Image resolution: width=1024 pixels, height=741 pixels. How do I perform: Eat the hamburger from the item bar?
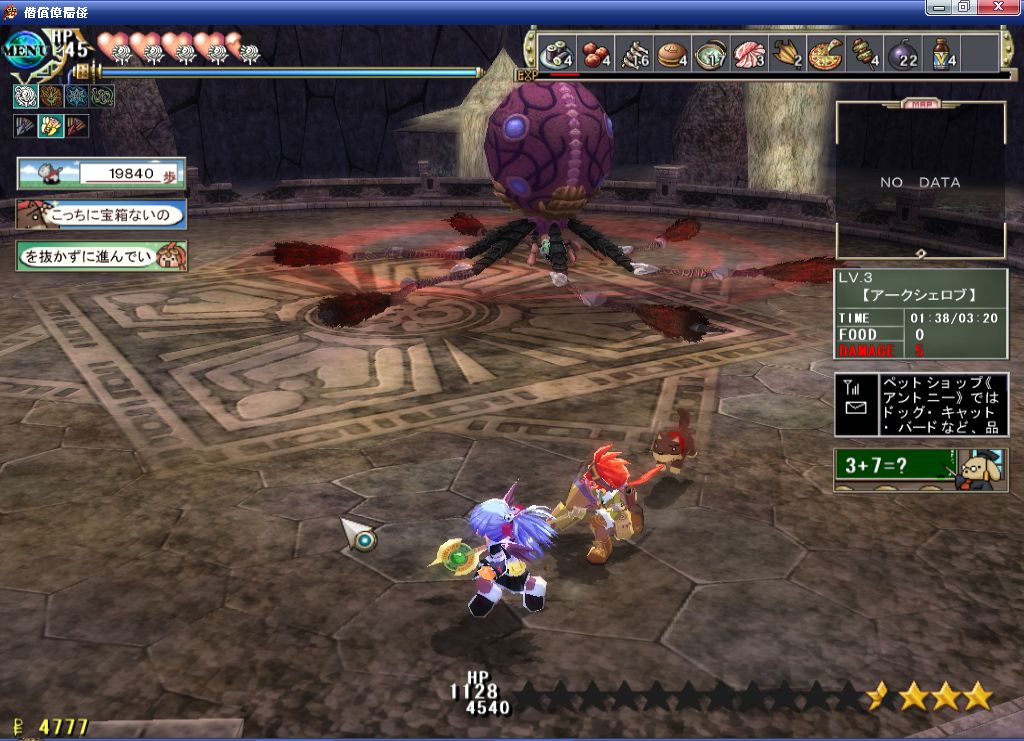(672, 53)
